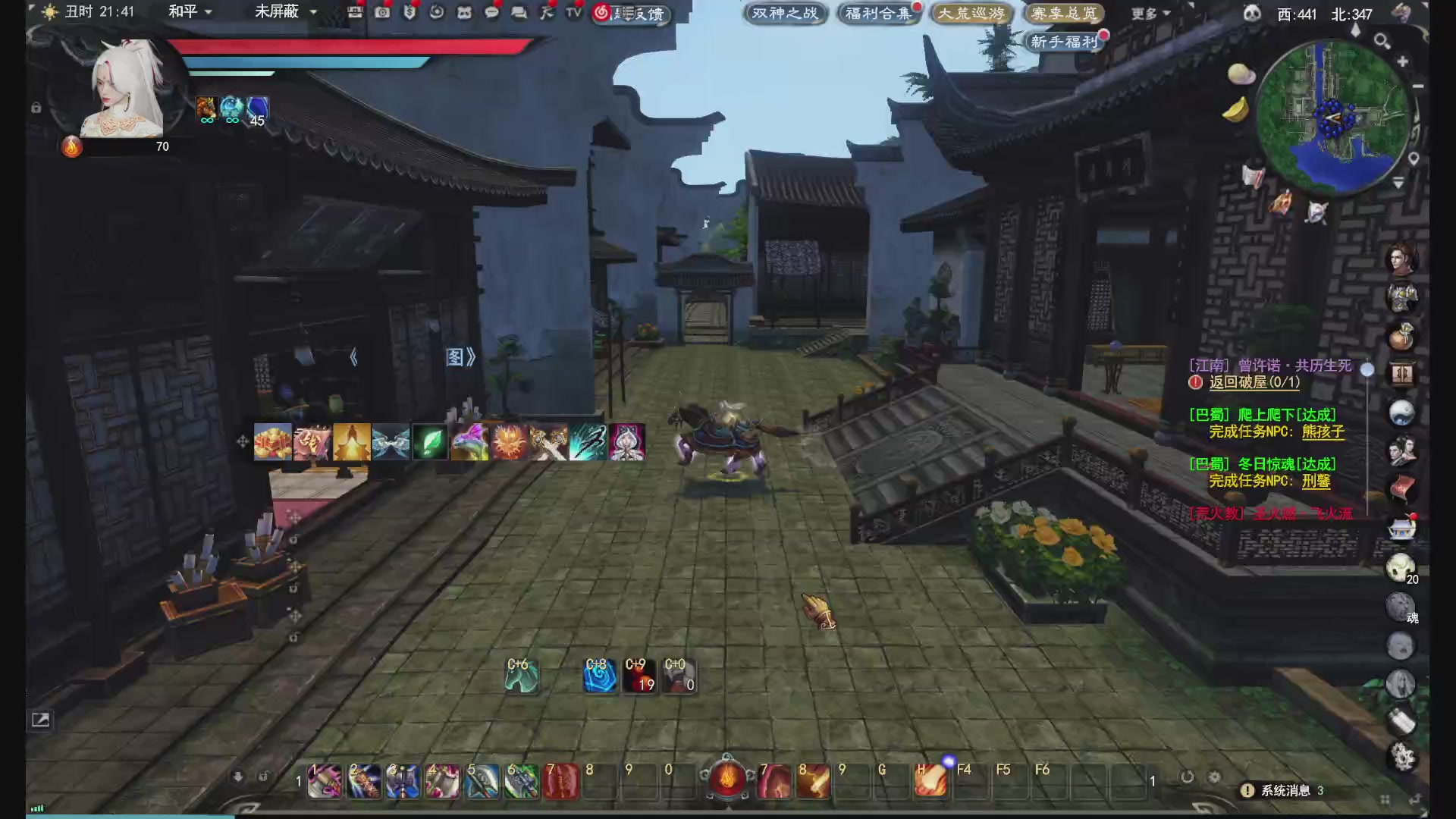Screen dimensions: 1456x819
Task: Open the security shield icon on top bar
Action: [409, 13]
